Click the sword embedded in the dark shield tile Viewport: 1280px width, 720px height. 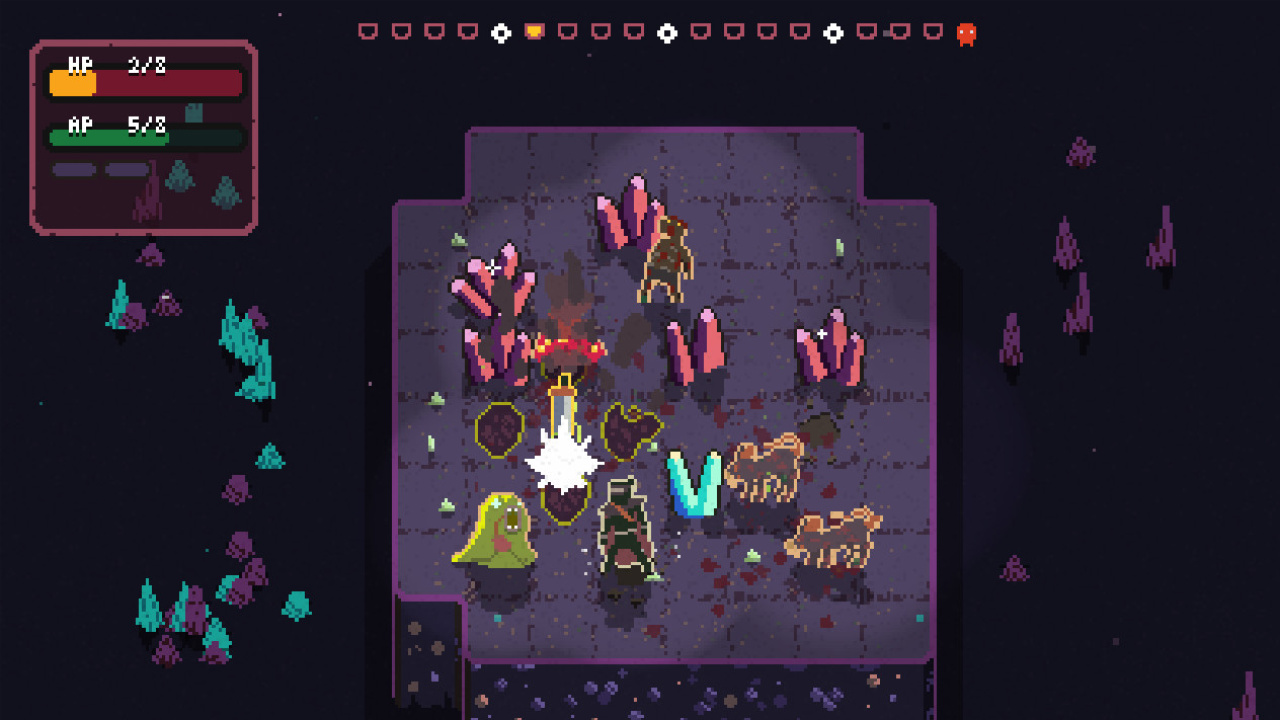(560, 410)
